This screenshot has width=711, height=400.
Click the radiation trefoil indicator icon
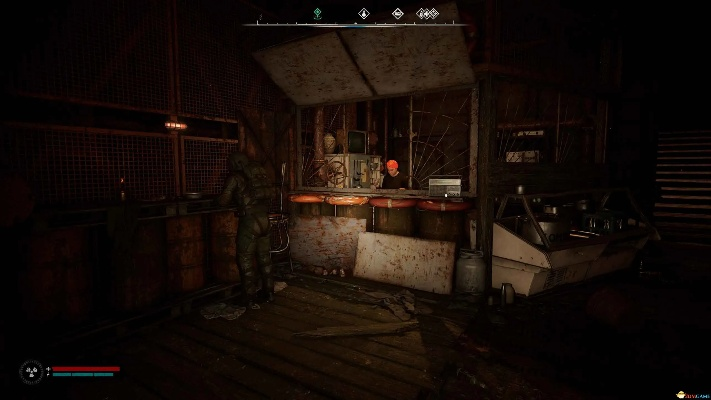(31, 371)
